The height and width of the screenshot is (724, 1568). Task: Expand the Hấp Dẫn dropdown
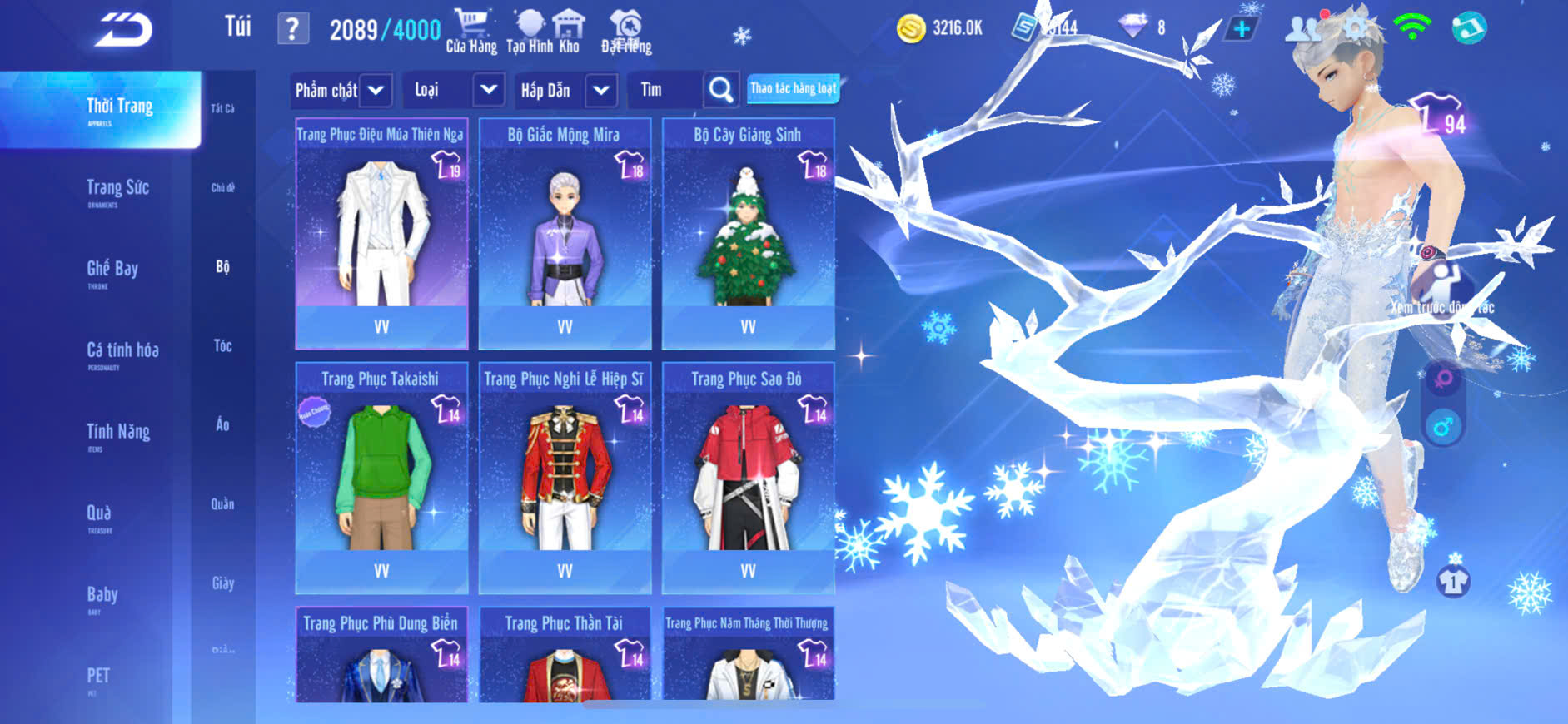click(x=601, y=90)
